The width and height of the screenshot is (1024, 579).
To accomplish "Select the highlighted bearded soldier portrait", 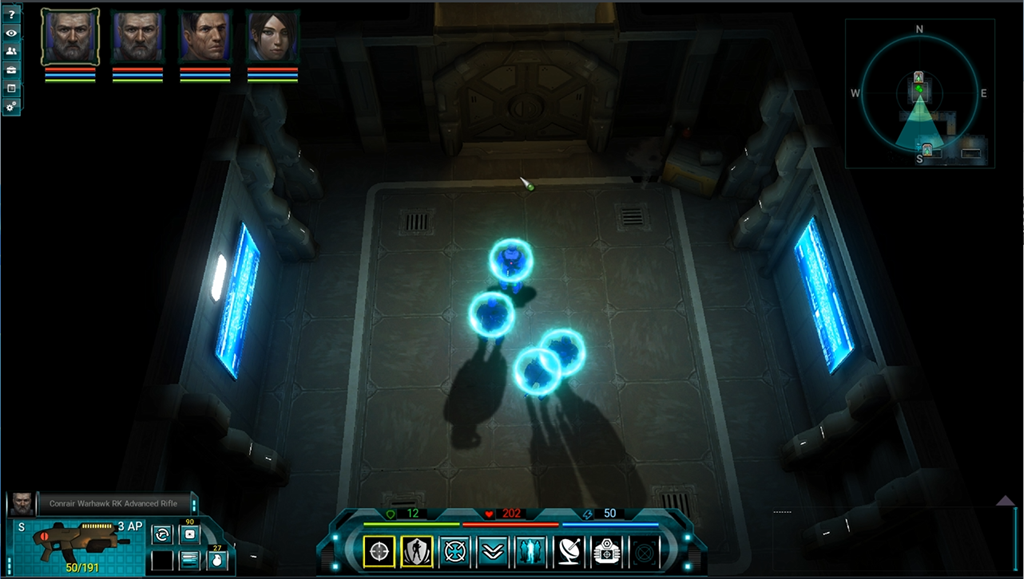I will (70, 38).
